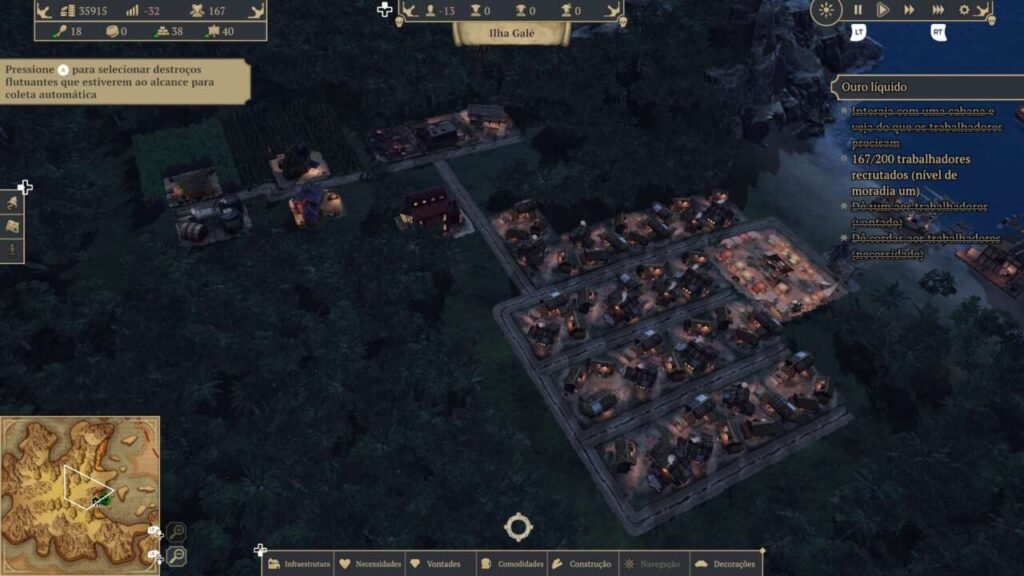Pause the game speed
1024x576 pixels.
point(857,10)
